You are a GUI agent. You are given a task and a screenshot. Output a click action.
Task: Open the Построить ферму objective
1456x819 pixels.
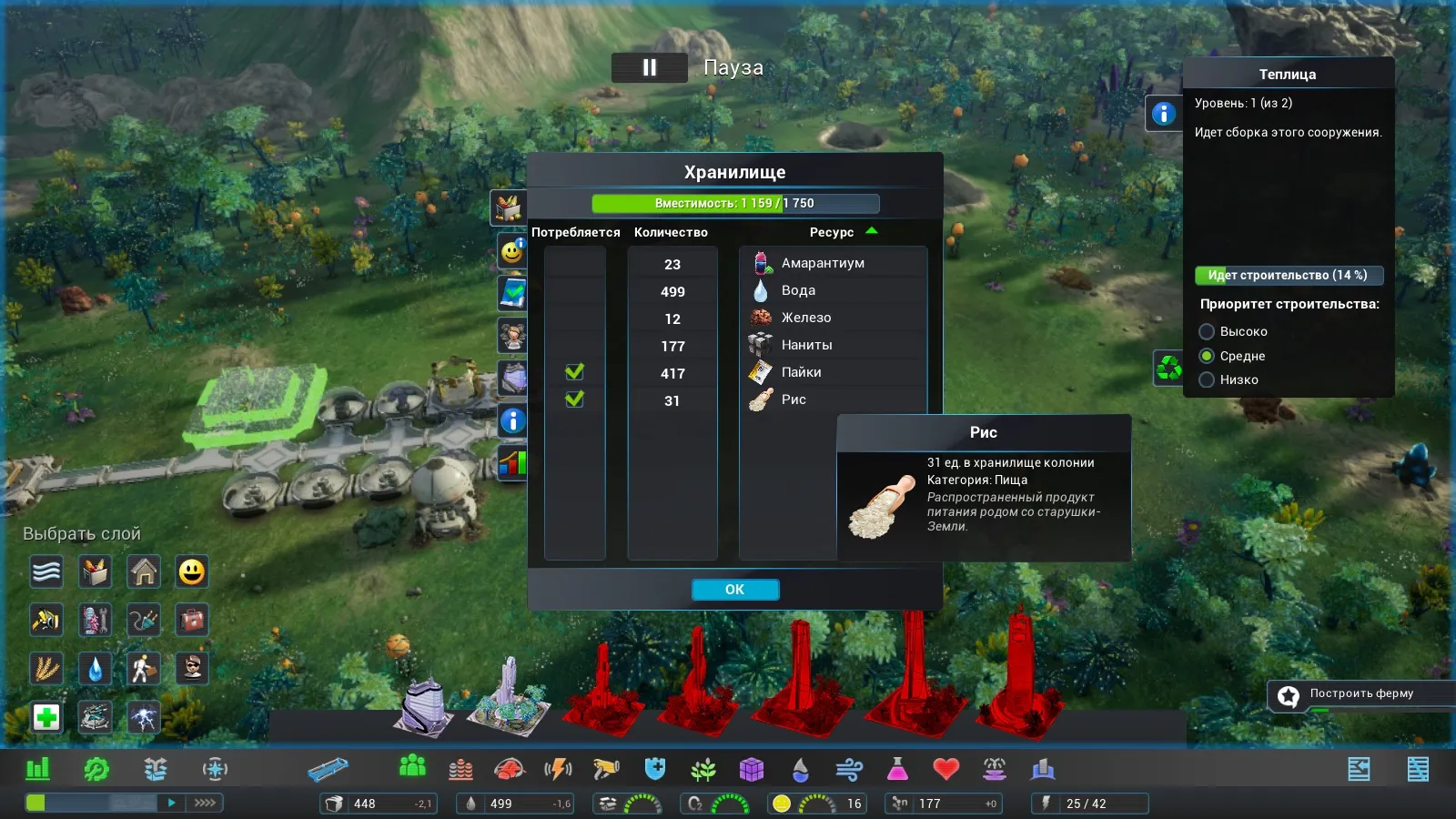pyautogui.click(x=1360, y=694)
